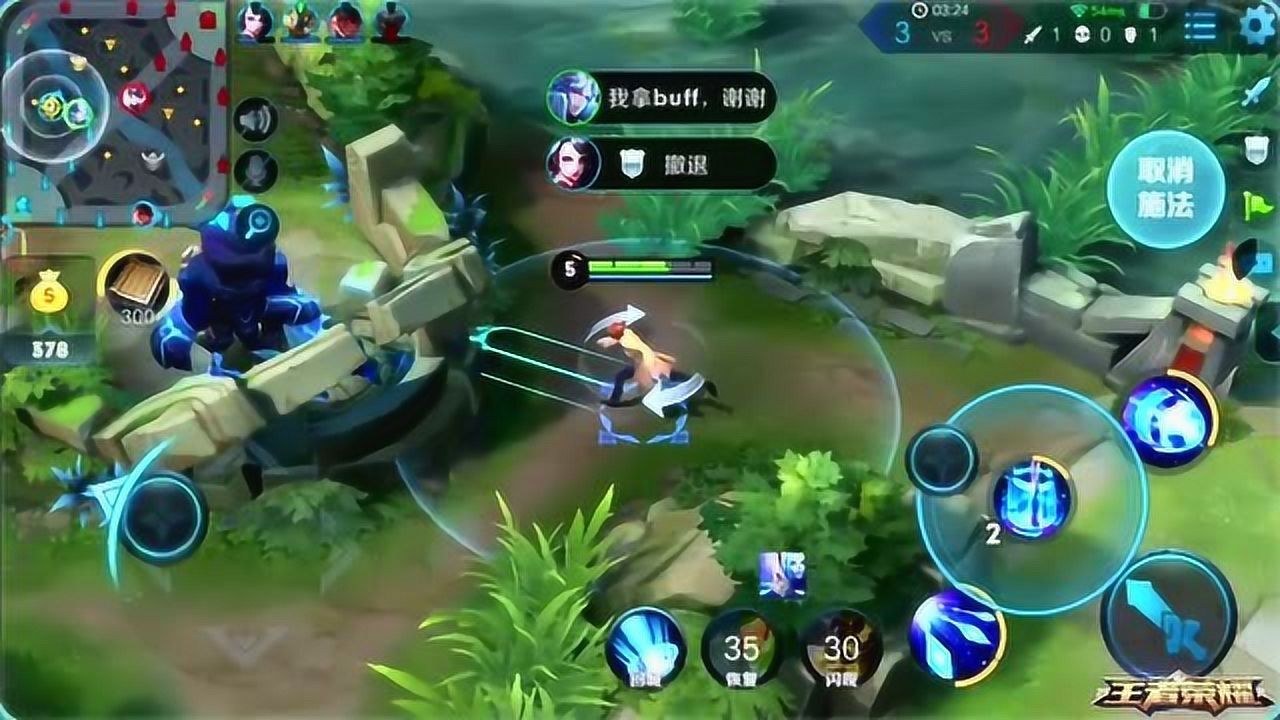Viewport: 1280px width, 720px height.
Task: Select the 我拿buff chat message
Action: click(x=662, y=98)
